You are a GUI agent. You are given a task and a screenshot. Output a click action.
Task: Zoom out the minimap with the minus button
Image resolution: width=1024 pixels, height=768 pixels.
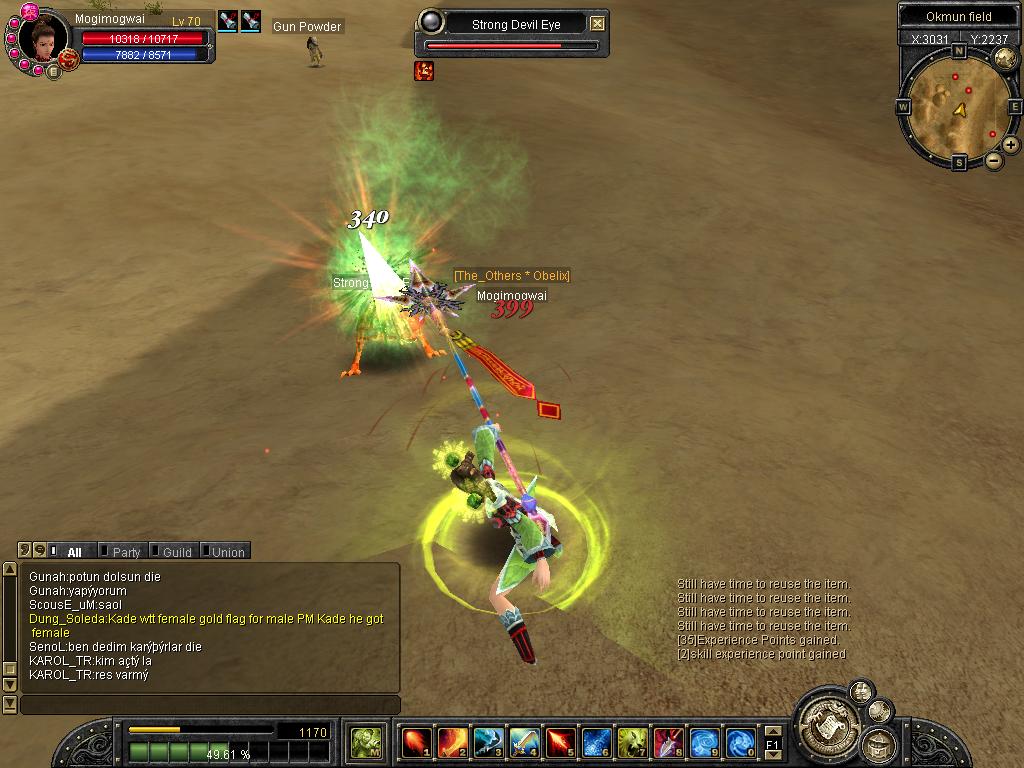(x=993, y=160)
